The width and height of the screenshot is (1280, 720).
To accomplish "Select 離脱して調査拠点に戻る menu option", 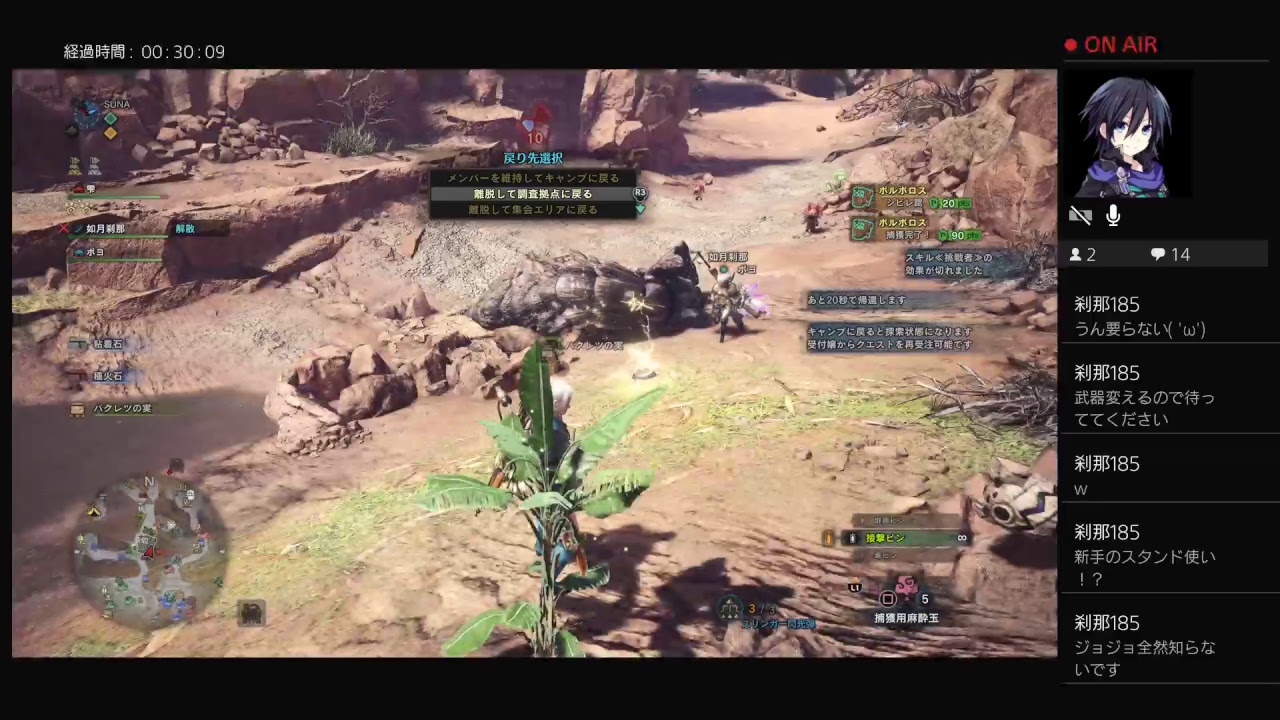I will [x=532, y=193].
